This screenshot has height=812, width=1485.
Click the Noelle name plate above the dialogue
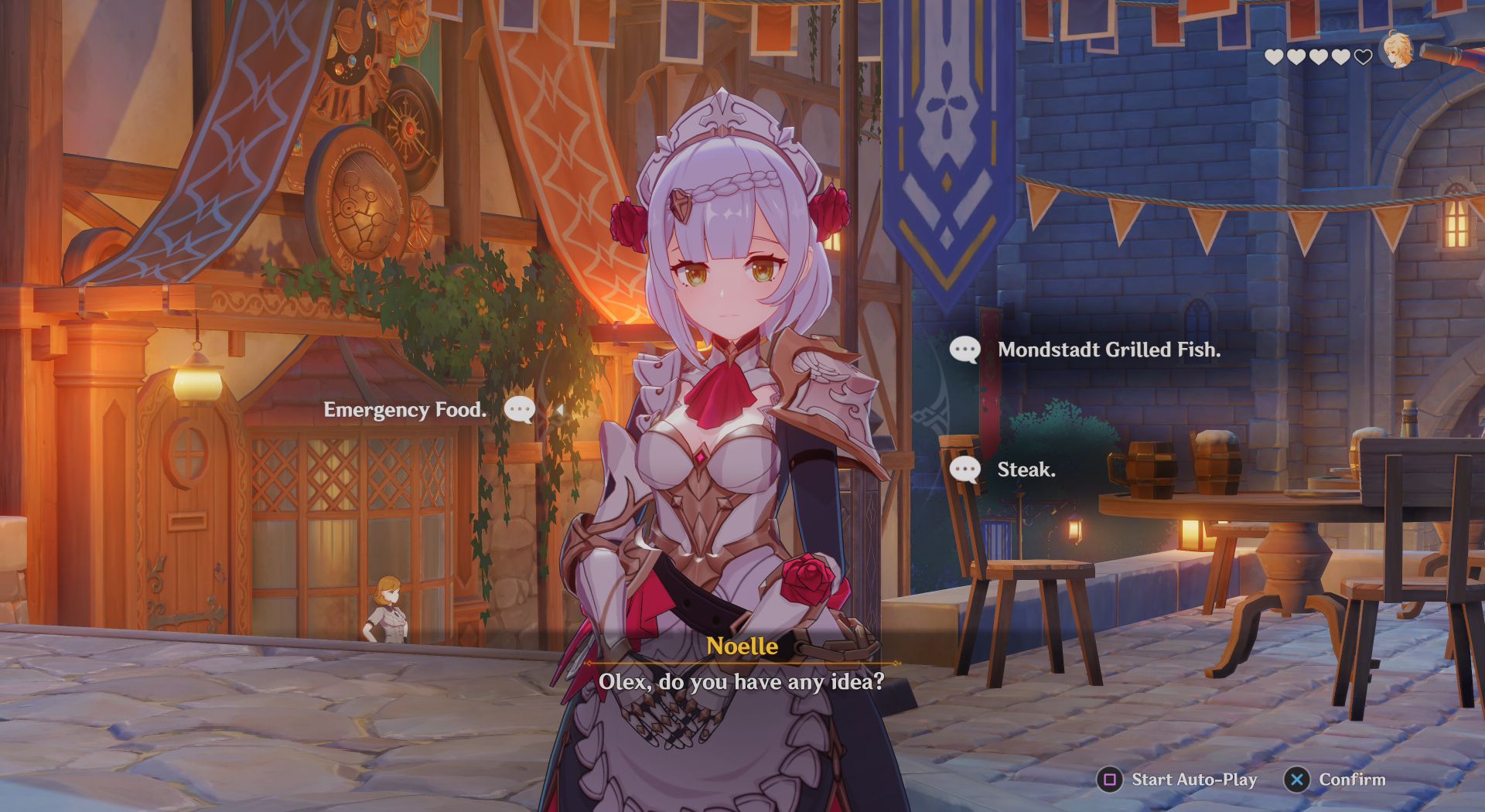click(742, 647)
